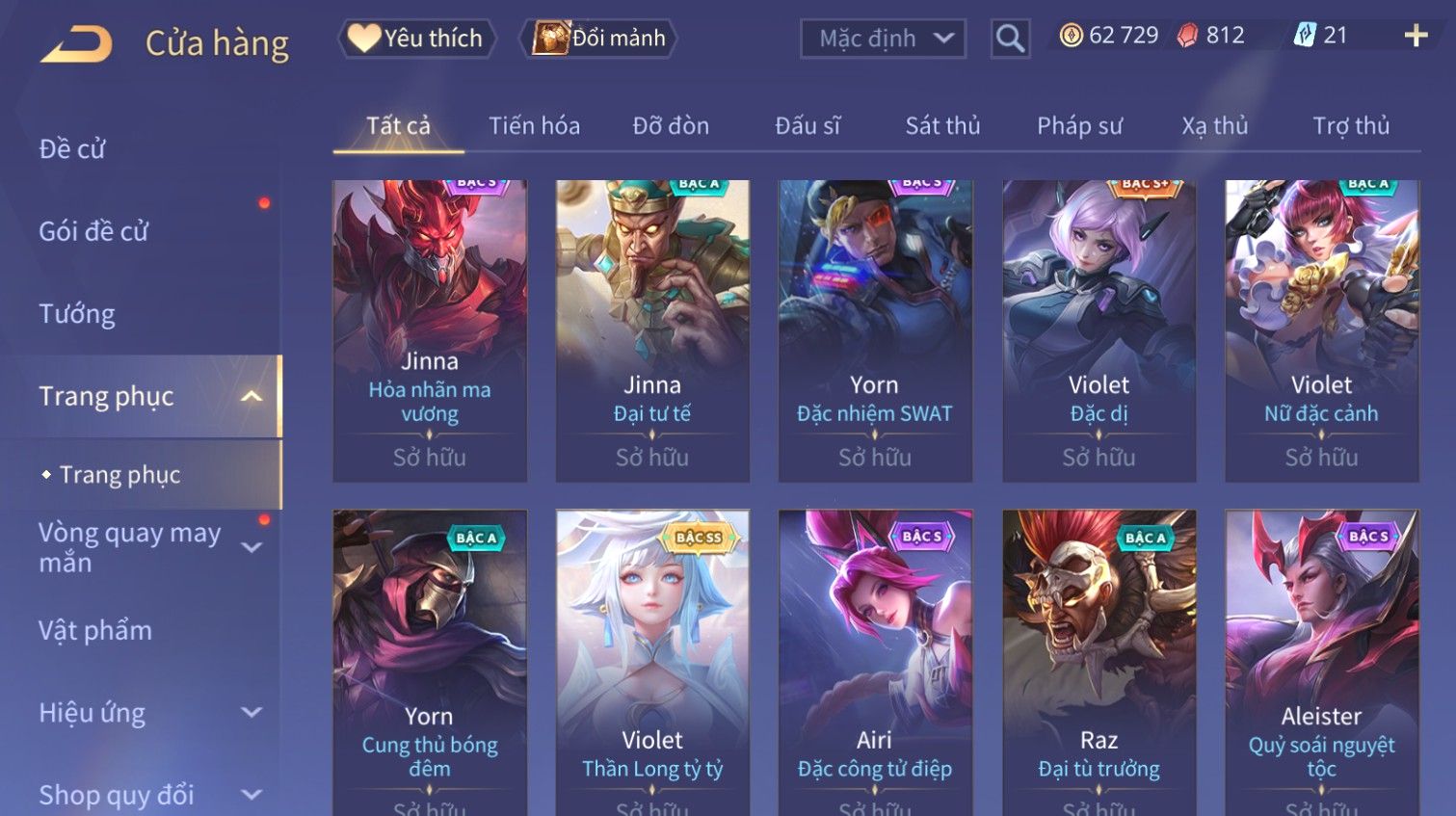Add currency with the plus button
1456x816 pixels.
pos(1415,37)
